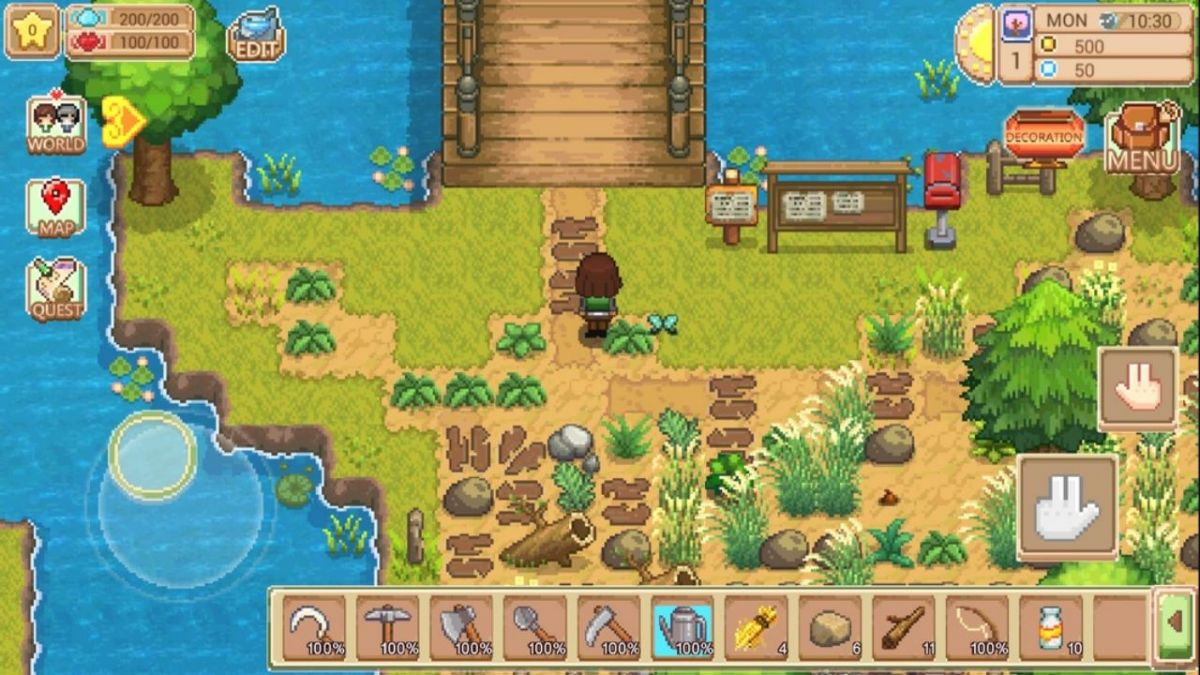Open the Quest log

pyautogui.click(x=55, y=288)
